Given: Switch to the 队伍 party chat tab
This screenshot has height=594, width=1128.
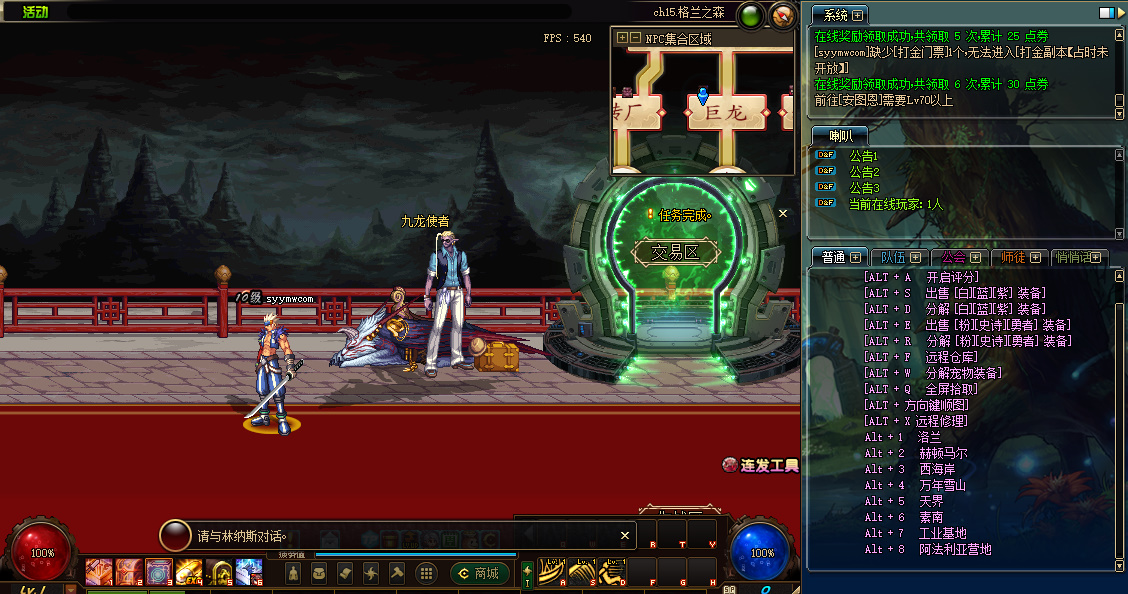Looking at the screenshot, I should click(x=896, y=257).
